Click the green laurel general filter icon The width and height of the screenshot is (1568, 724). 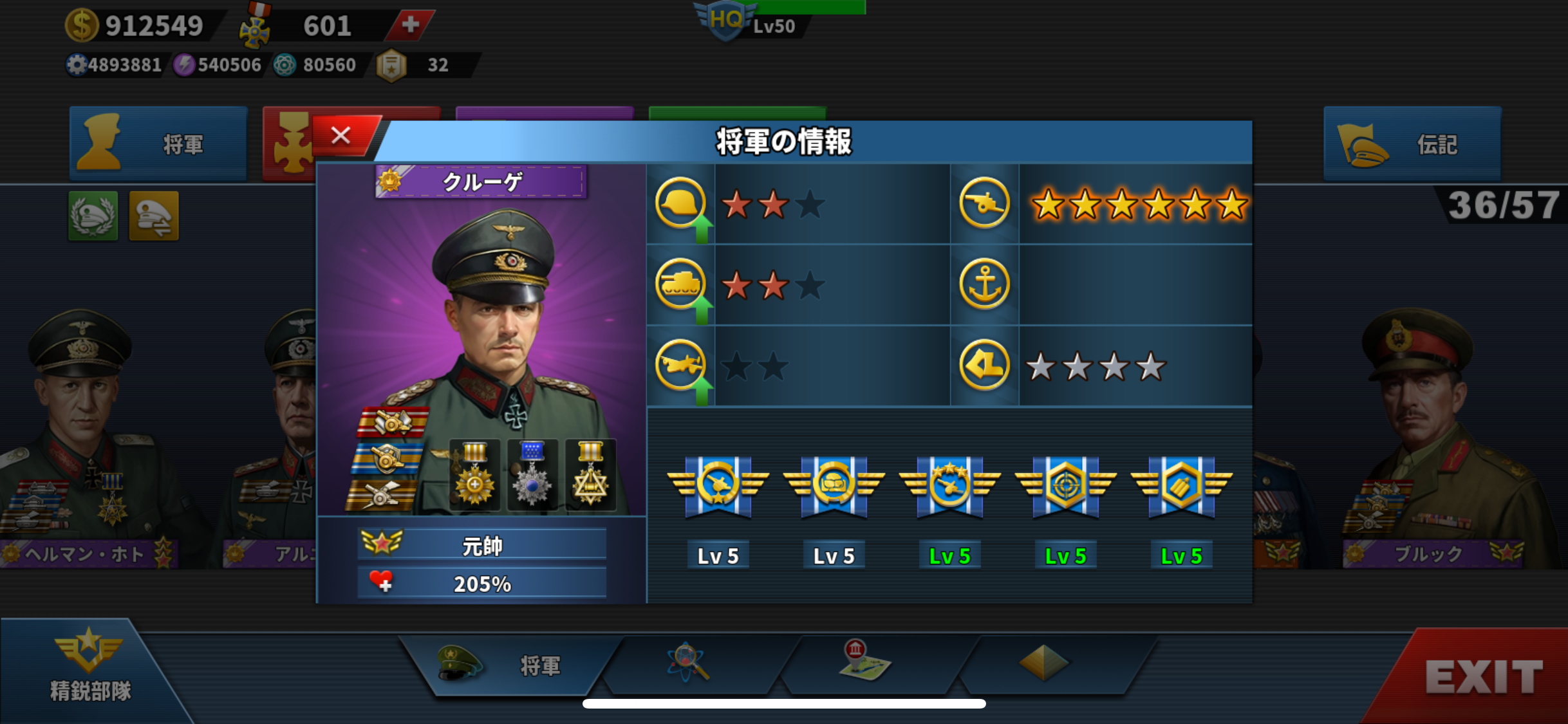[x=93, y=216]
